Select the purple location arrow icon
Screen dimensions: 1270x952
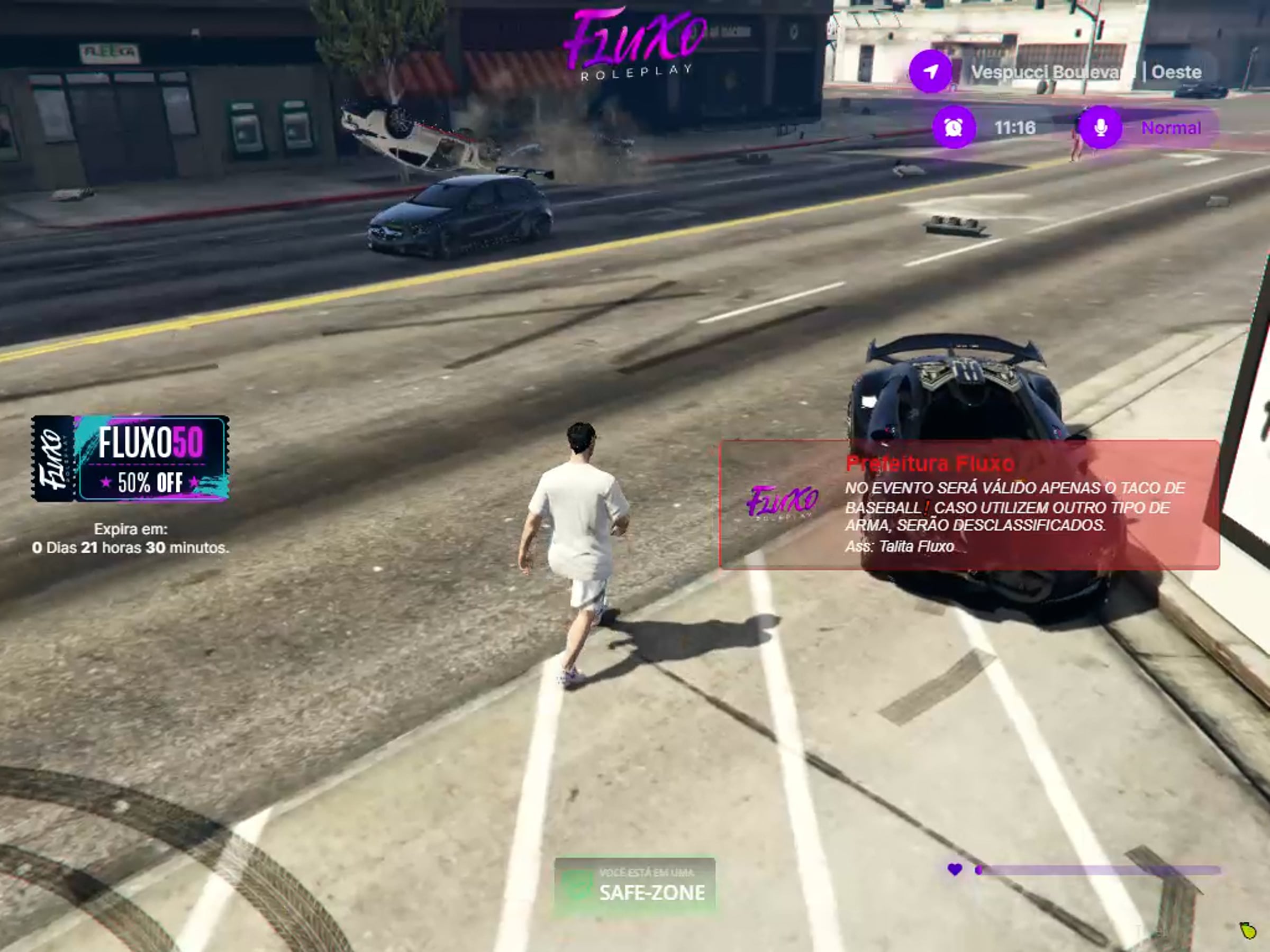tap(930, 72)
